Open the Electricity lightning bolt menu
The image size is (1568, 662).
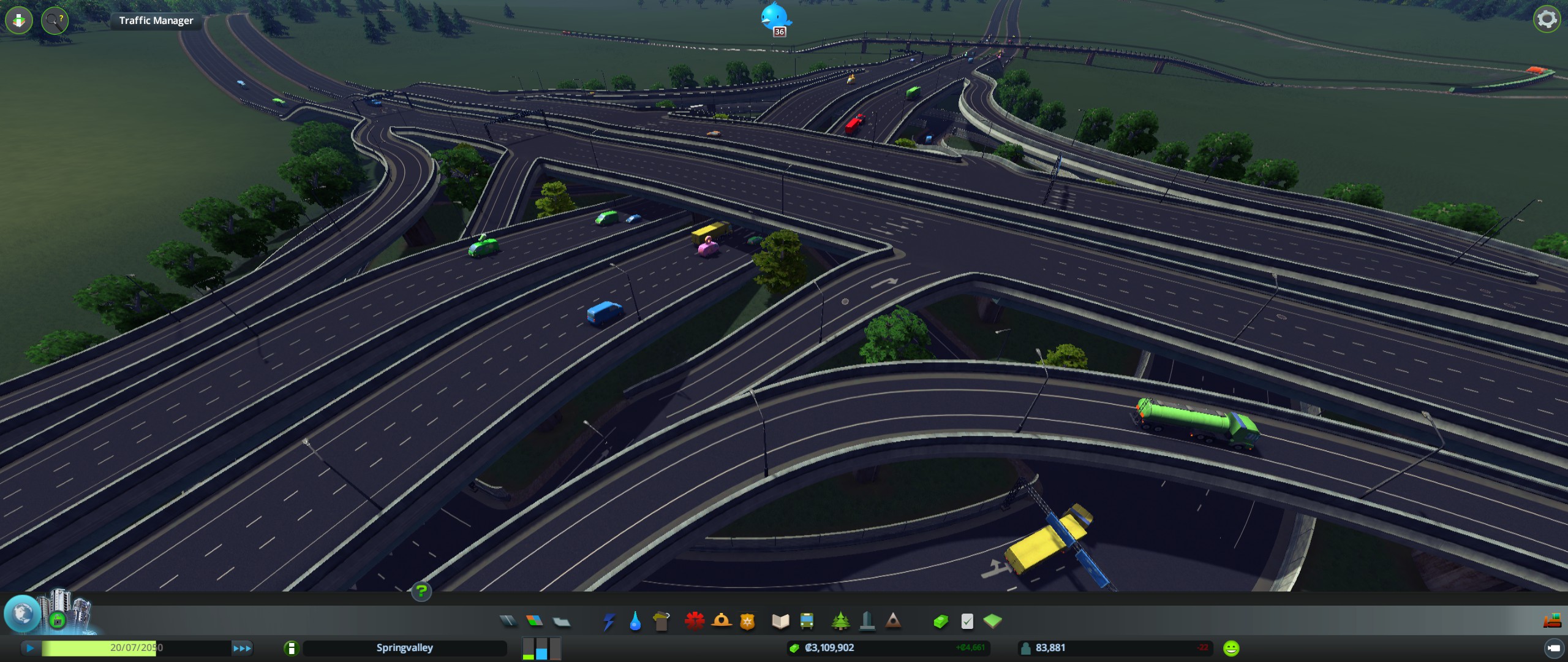pos(608,622)
